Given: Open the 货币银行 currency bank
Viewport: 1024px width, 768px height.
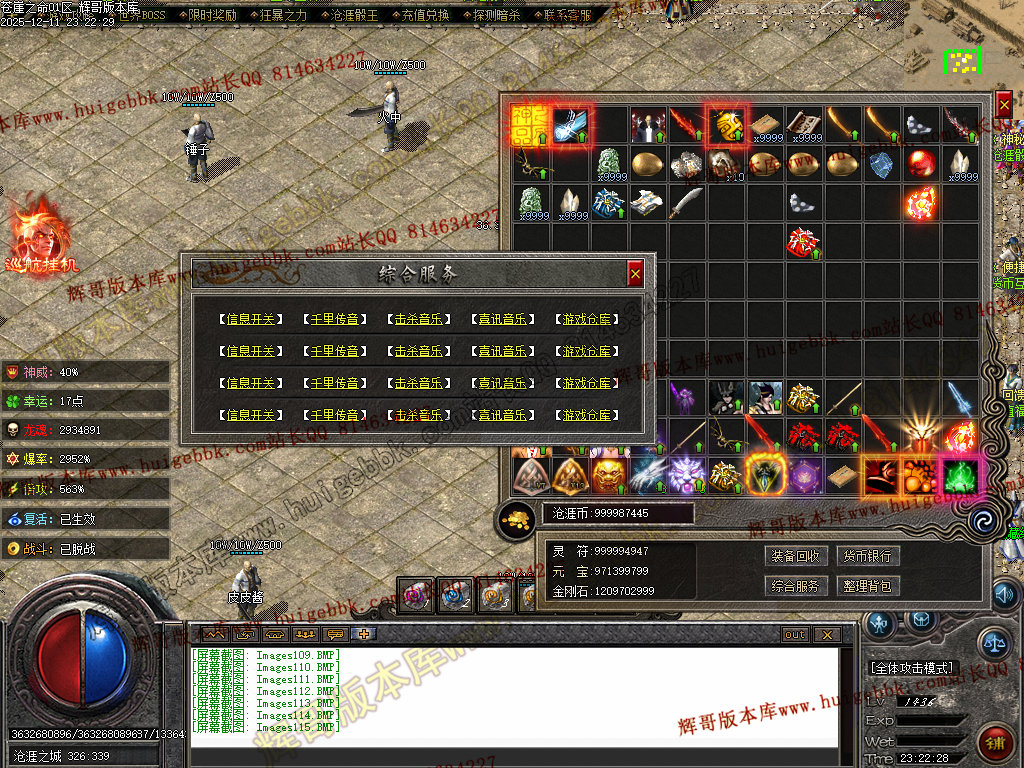Looking at the screenshot, I should [867, 556].
